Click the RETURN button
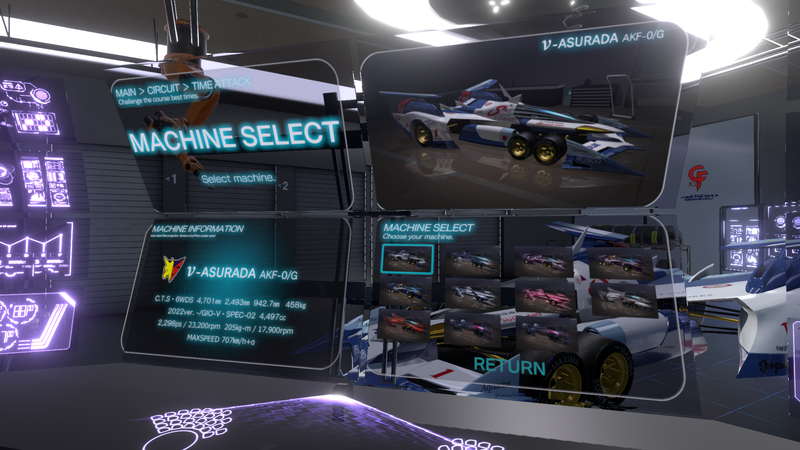800x450 pixels. (x=509, y=366)
